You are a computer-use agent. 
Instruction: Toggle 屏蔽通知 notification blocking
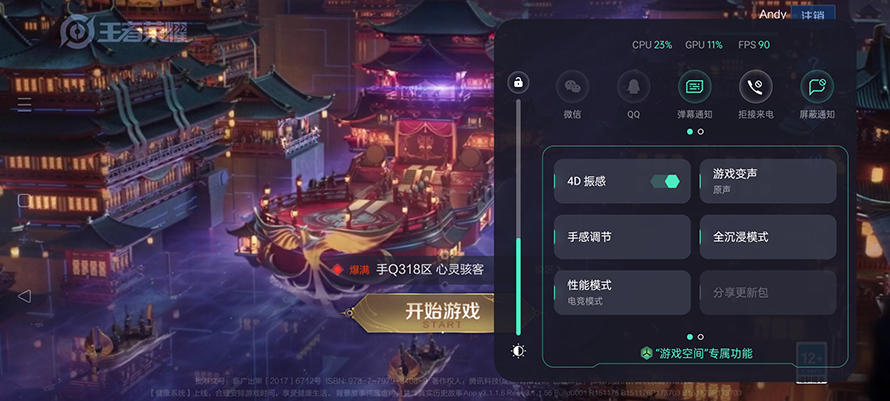tap(817, 87)
